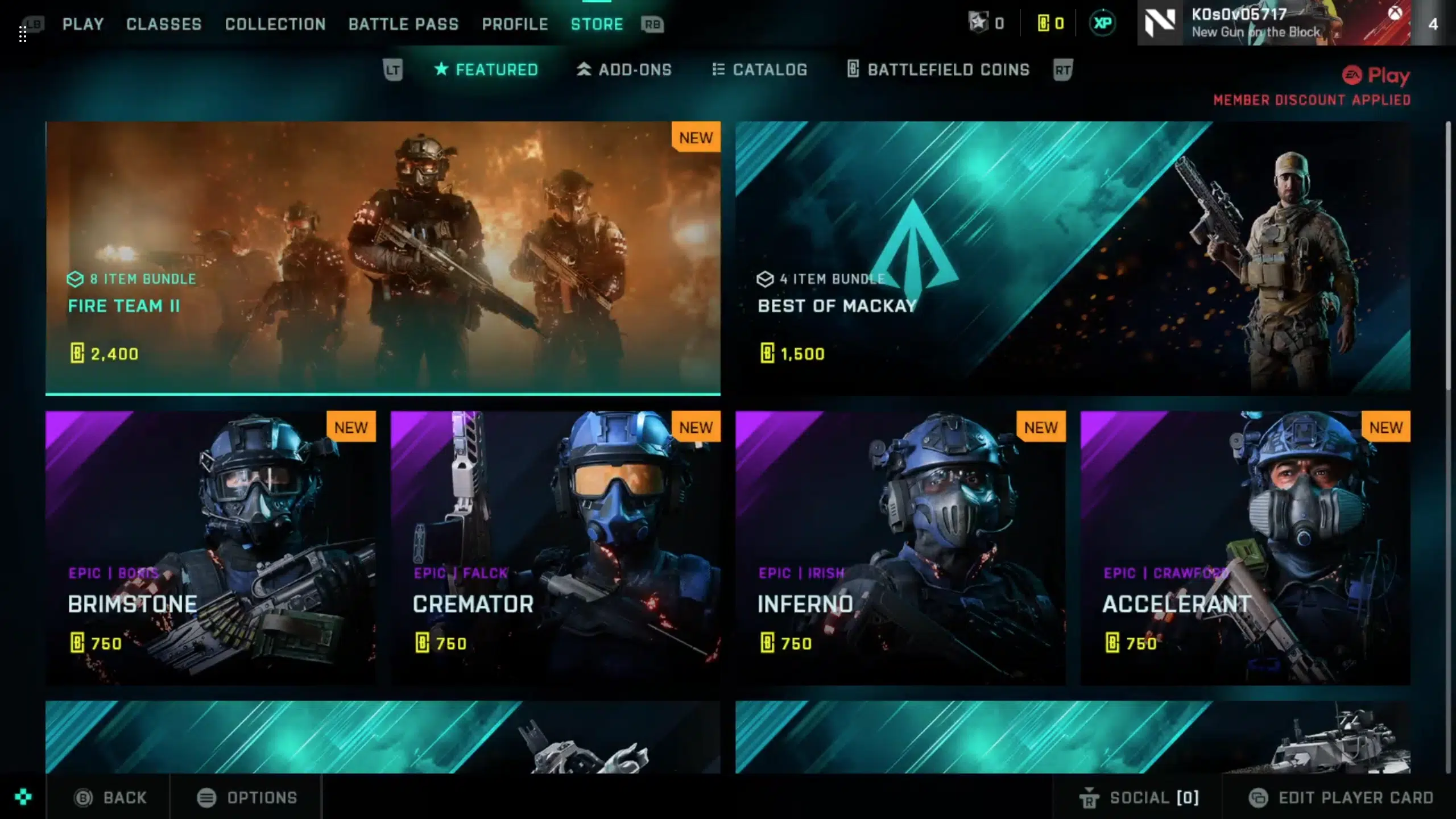This screenshot has width=1456, height=819.
Task: Open the Play menu tab
Action: (x=83, y=24)
